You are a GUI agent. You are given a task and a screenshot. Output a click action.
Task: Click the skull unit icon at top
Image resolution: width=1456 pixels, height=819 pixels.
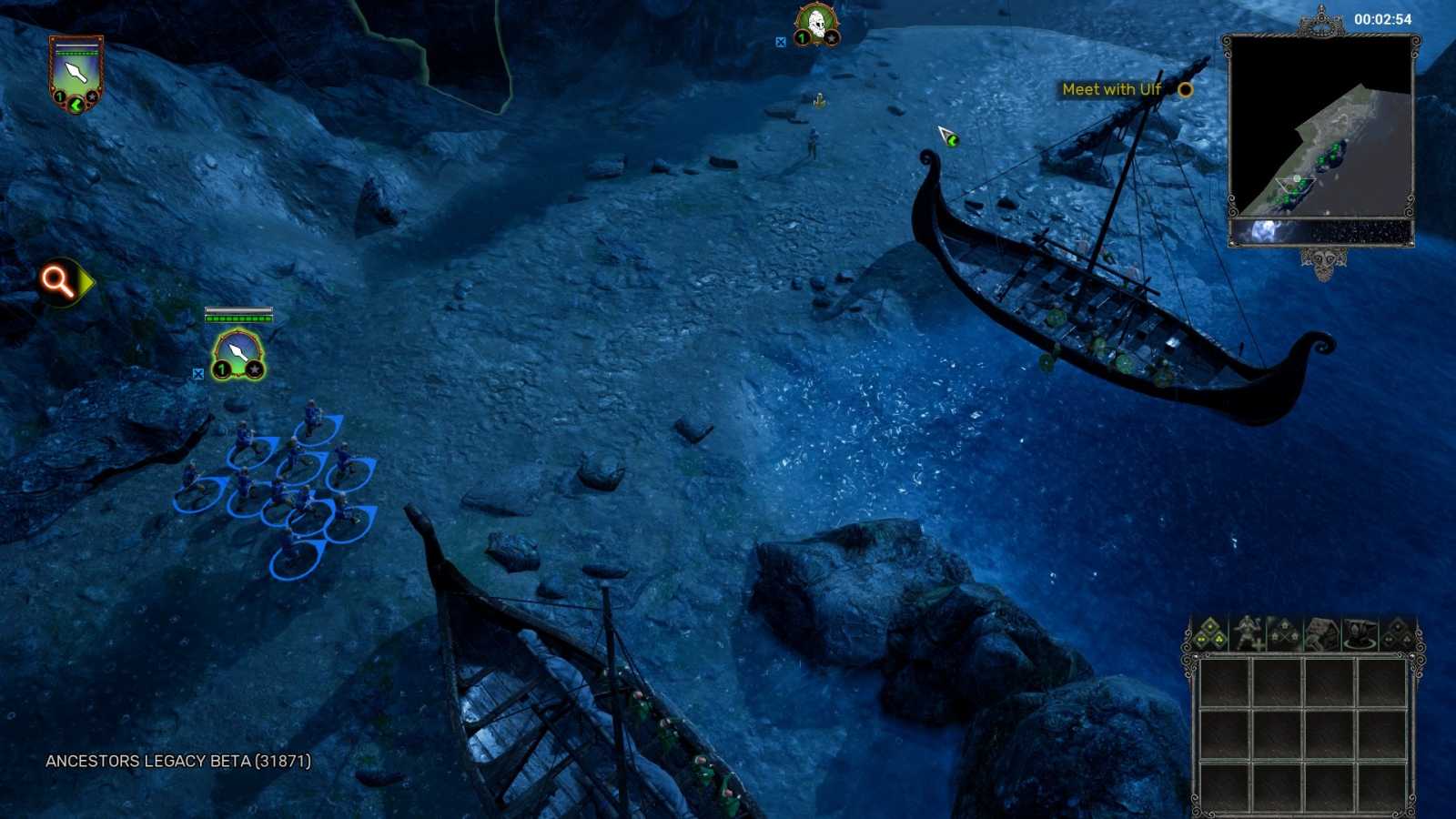point(817,22)
